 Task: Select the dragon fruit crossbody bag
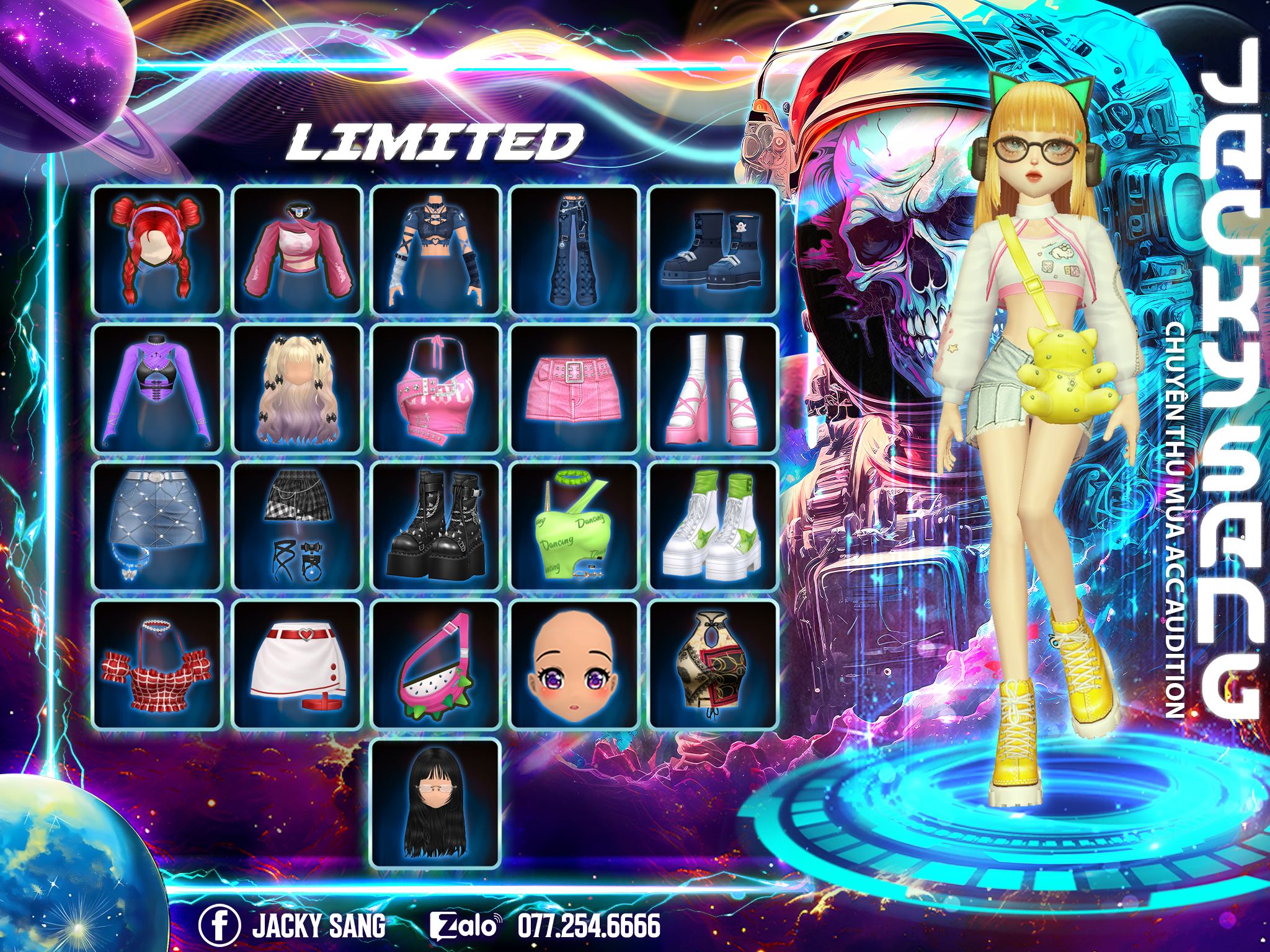[x=436, y=664]
